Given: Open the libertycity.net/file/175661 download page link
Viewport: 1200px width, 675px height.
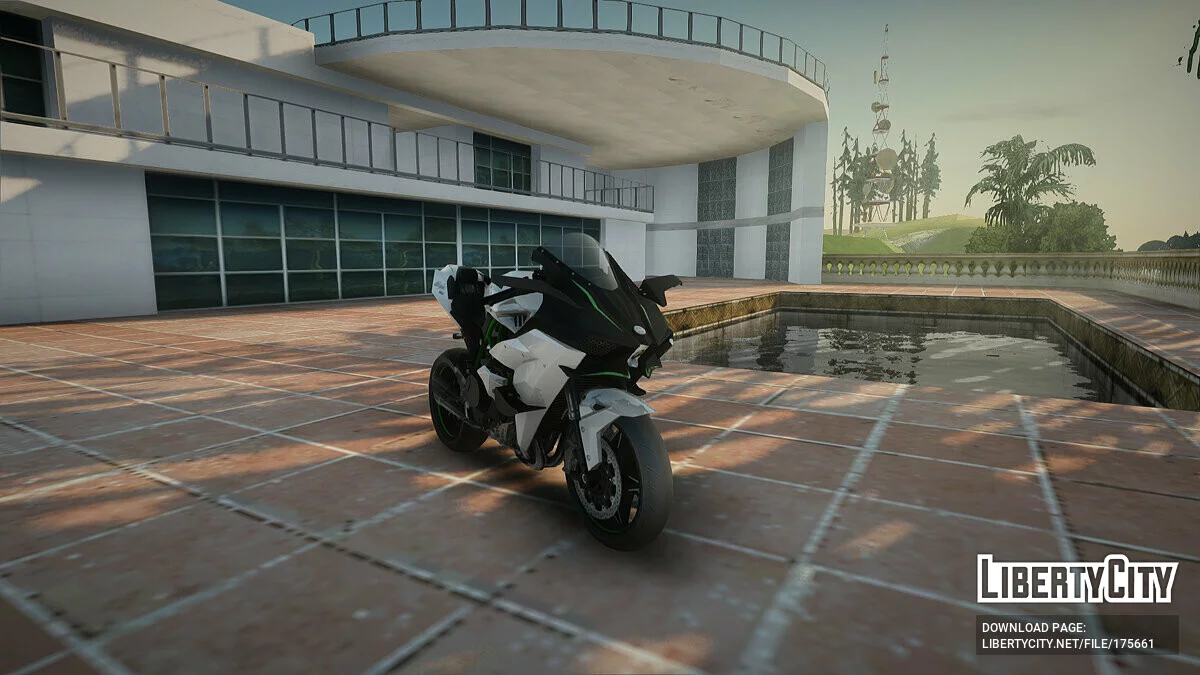Looking at the screenshot, I should [1067, 643].
